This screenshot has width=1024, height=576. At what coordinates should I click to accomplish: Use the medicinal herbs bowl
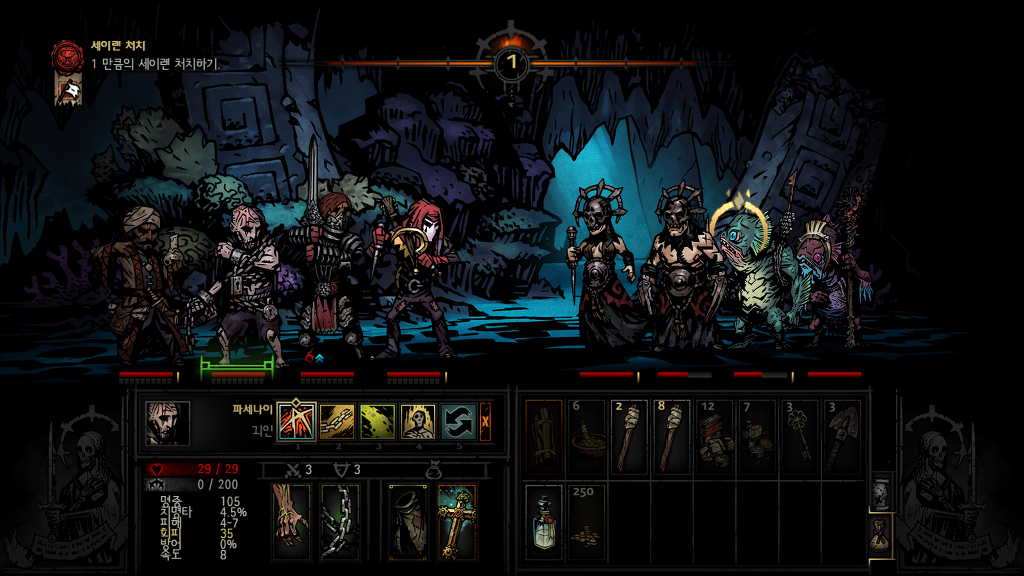[586, 436]
